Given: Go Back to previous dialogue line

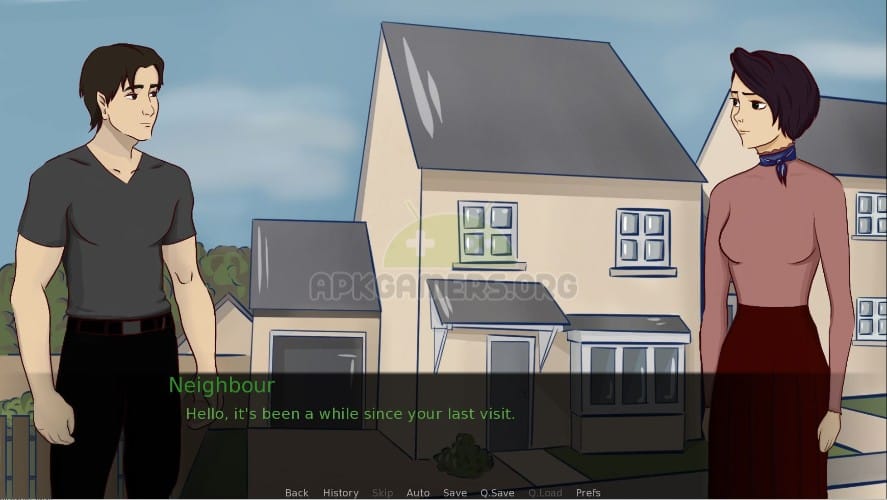Looking at the screenshot, I should (296, 493).
